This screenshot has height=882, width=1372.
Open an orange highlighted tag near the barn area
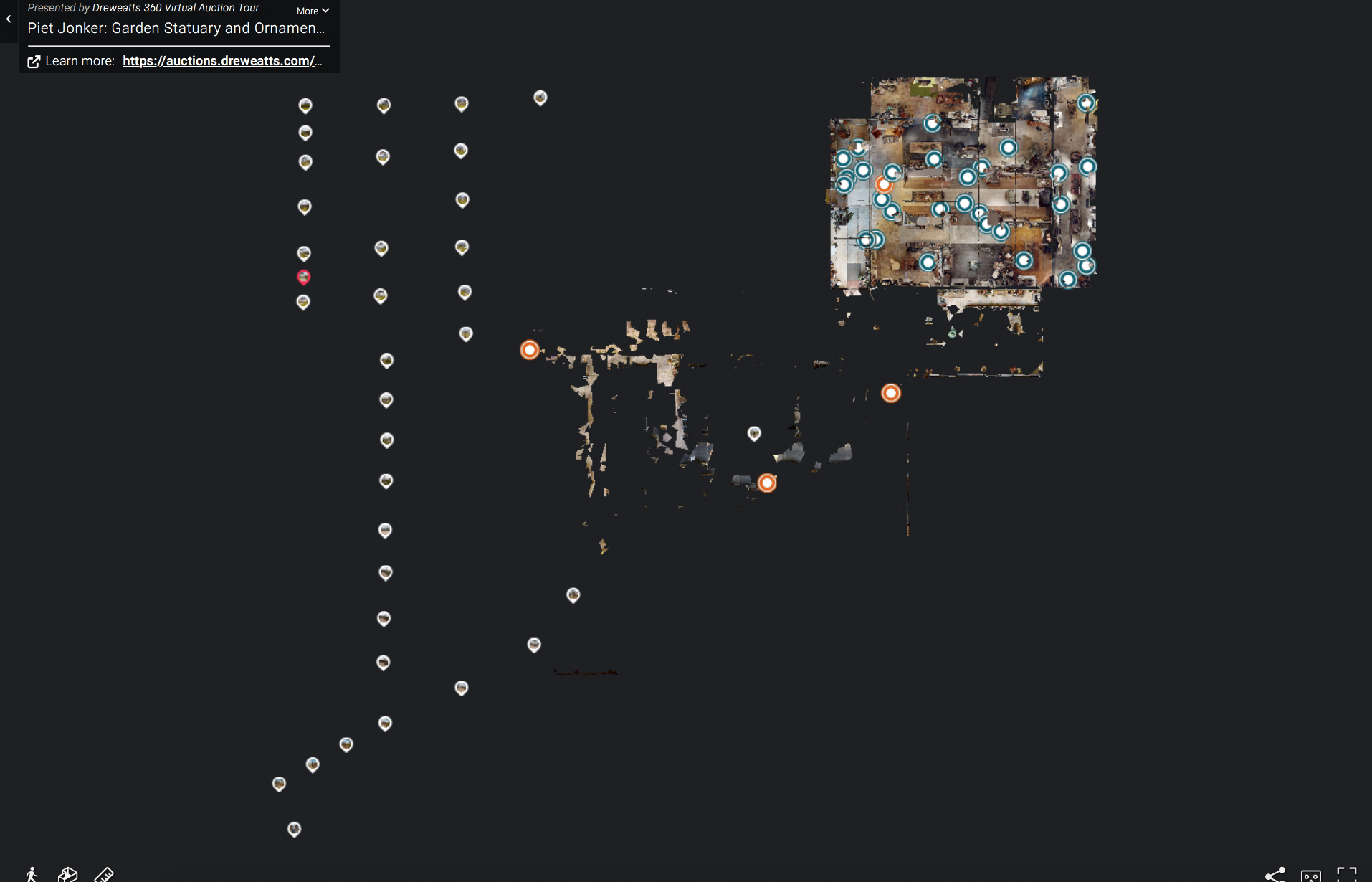pyautogui.click(x=883, y=184)
